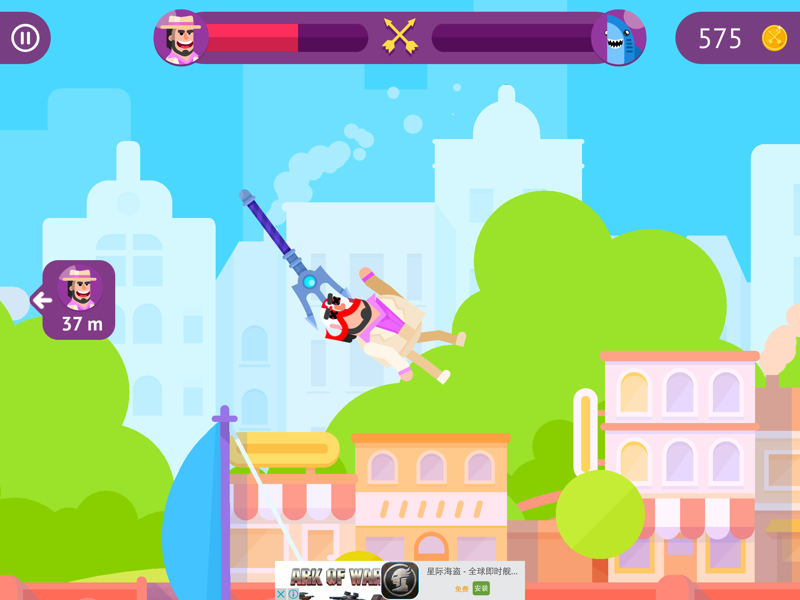
Task: Tap the offscreen opponent 37 m indicator
Action: tap(78, 300)
